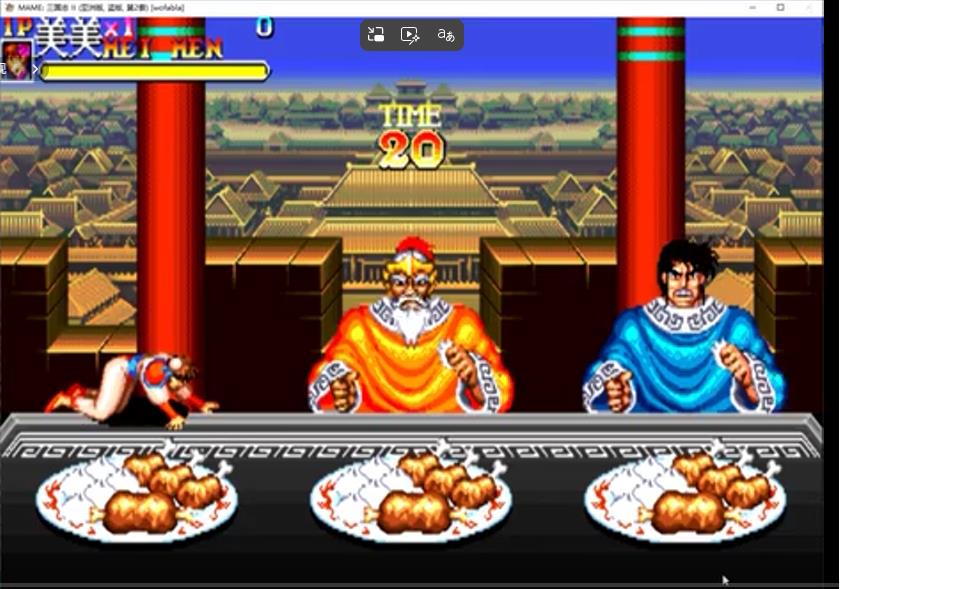Open the translate overlay option

(x=446, y=35)
